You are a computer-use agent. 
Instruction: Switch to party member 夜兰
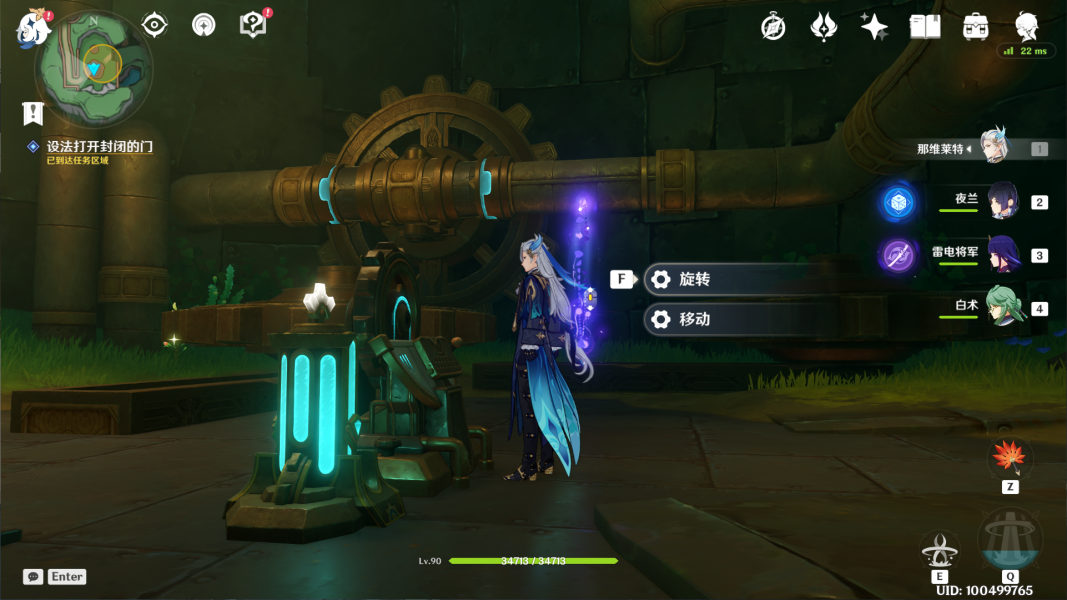(x=1002, y=200)
